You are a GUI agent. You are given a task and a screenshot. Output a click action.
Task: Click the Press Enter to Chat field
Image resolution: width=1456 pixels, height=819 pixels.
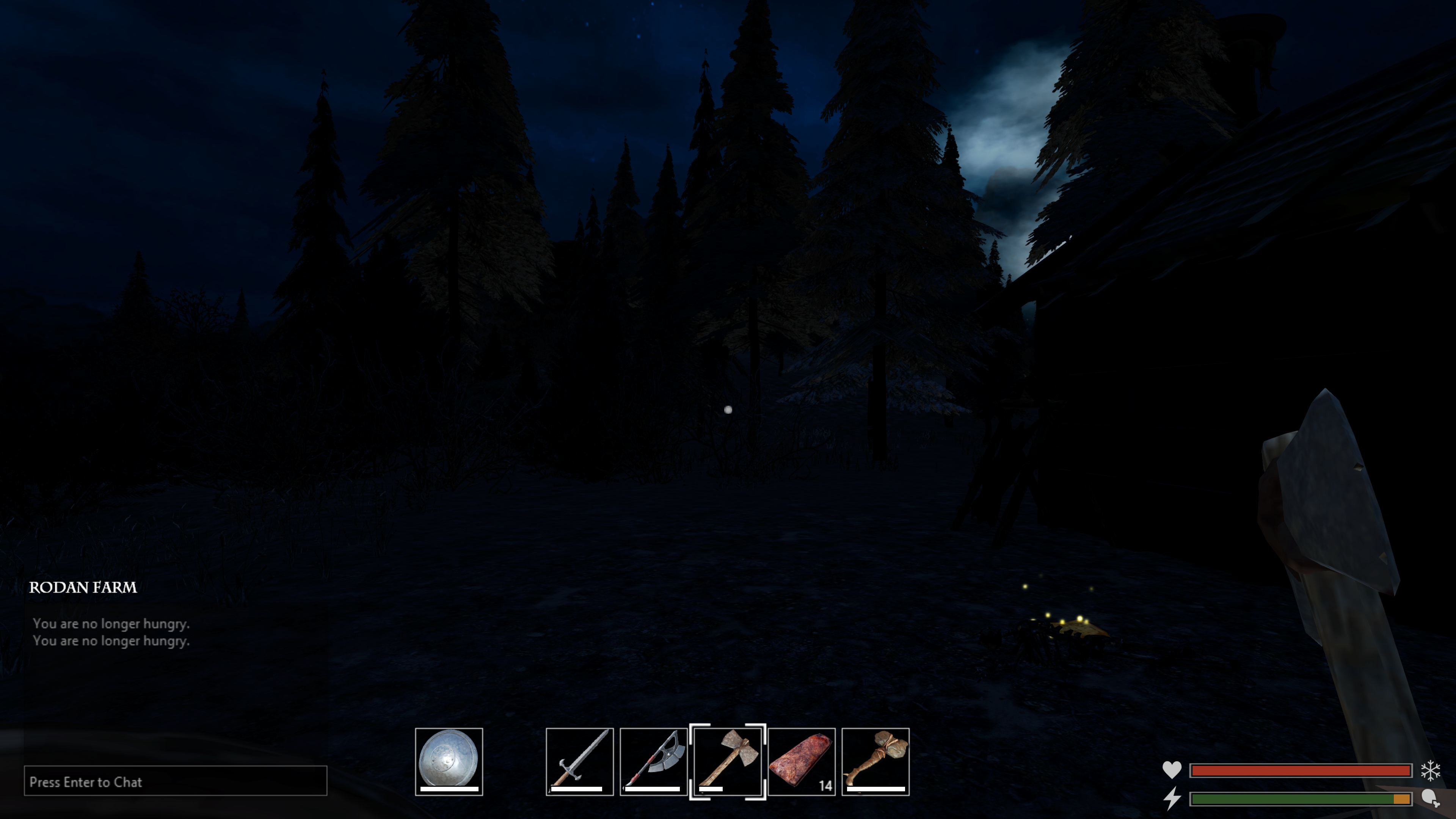[175, 782]
